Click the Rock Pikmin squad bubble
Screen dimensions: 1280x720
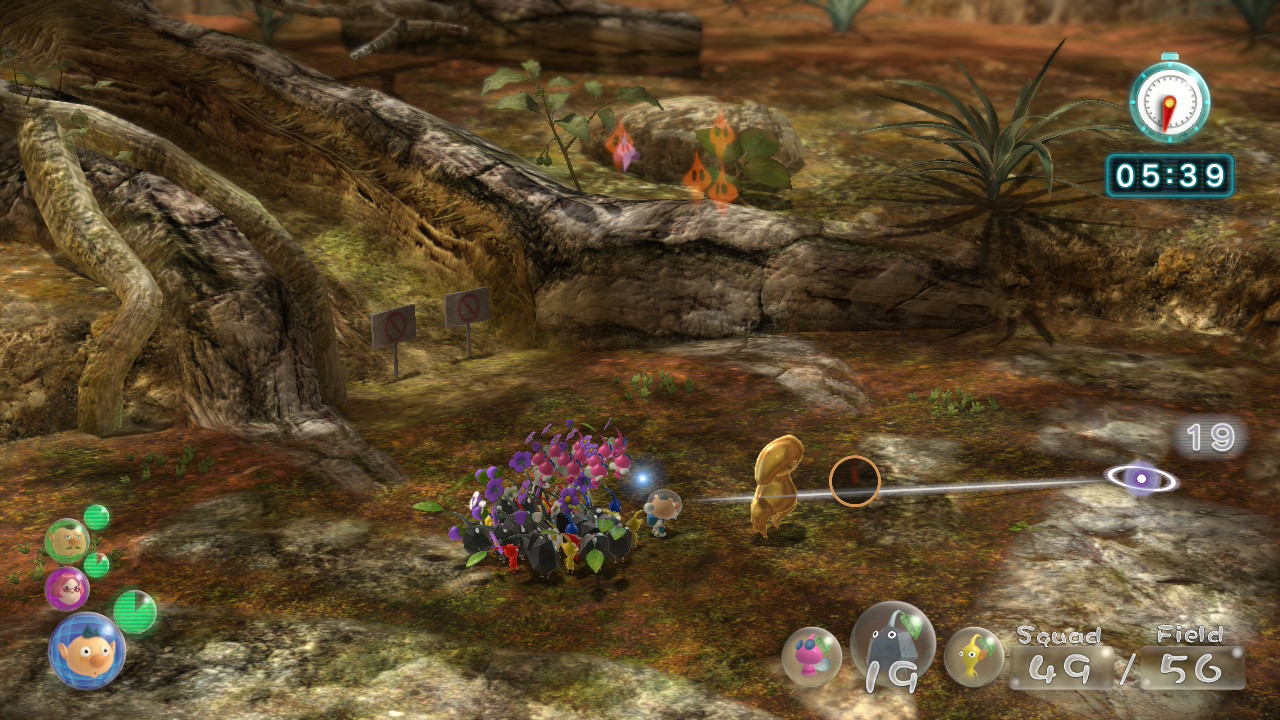892,645
